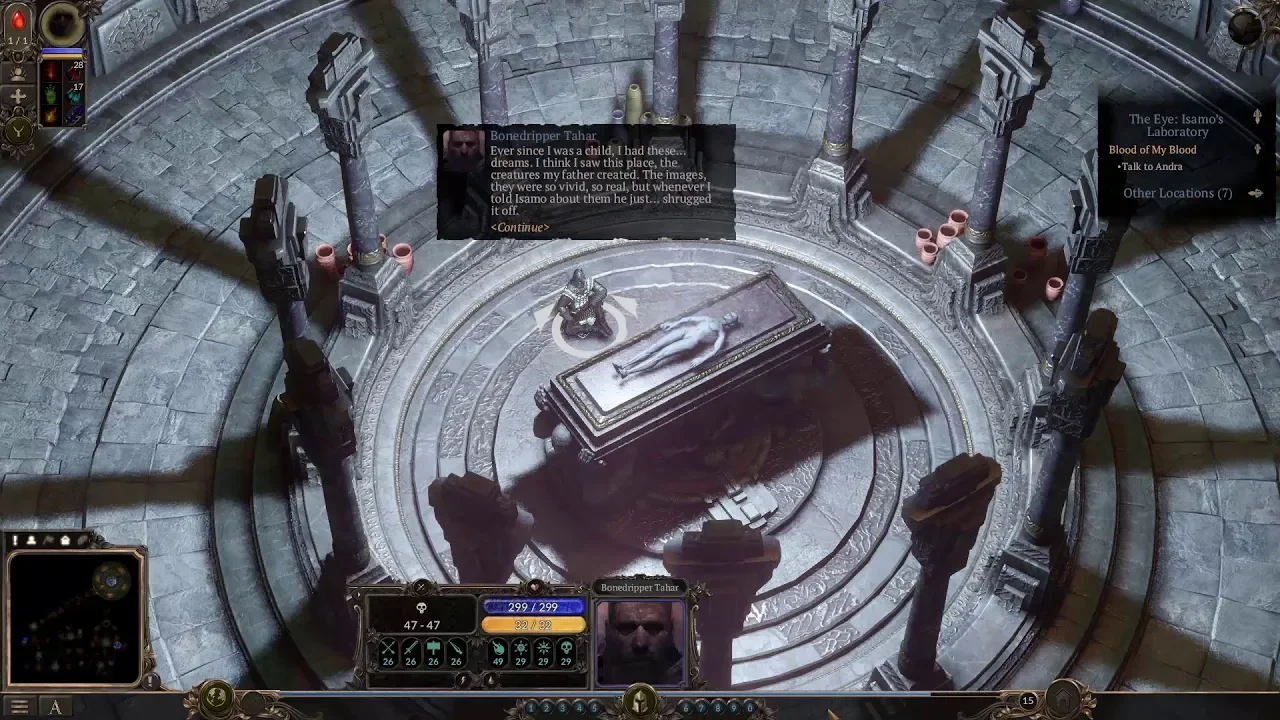Select the Blood of My Blood quest
The height and width of the screenshot is (720, 1280).
coord(1152,150)
